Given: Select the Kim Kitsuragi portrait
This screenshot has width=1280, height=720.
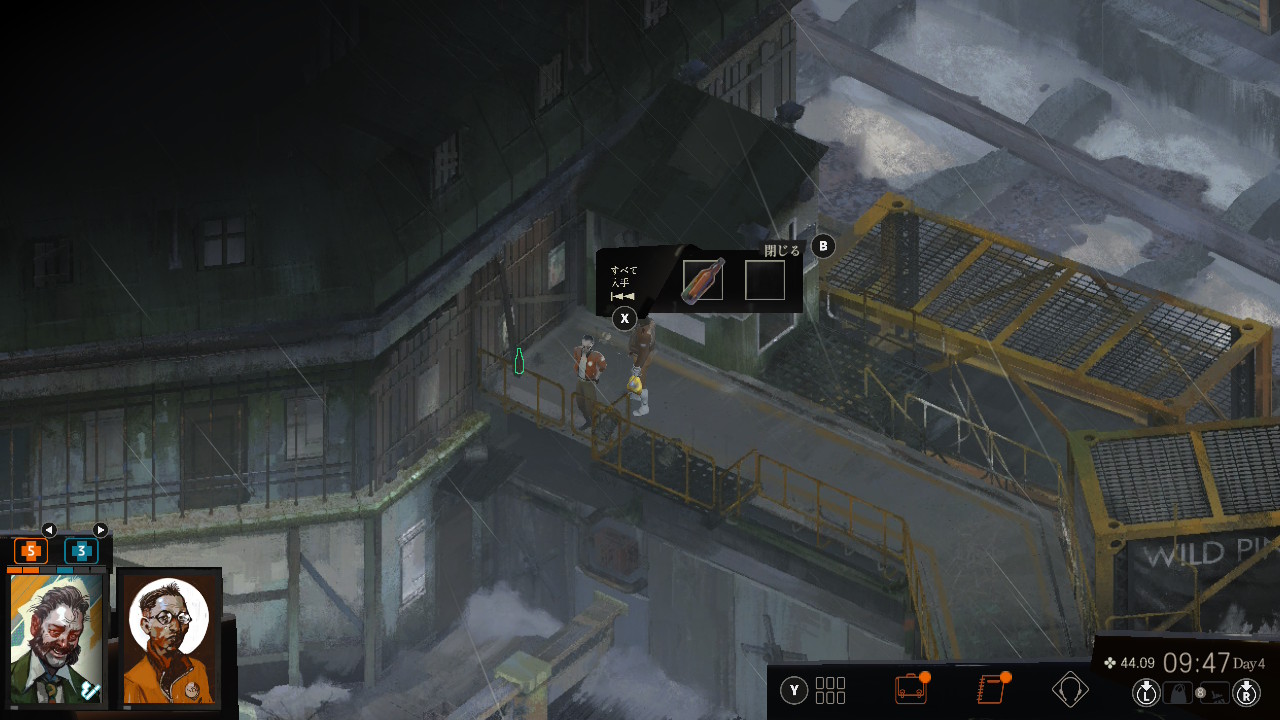Looking at the screenshot, I should pos(169,637).
